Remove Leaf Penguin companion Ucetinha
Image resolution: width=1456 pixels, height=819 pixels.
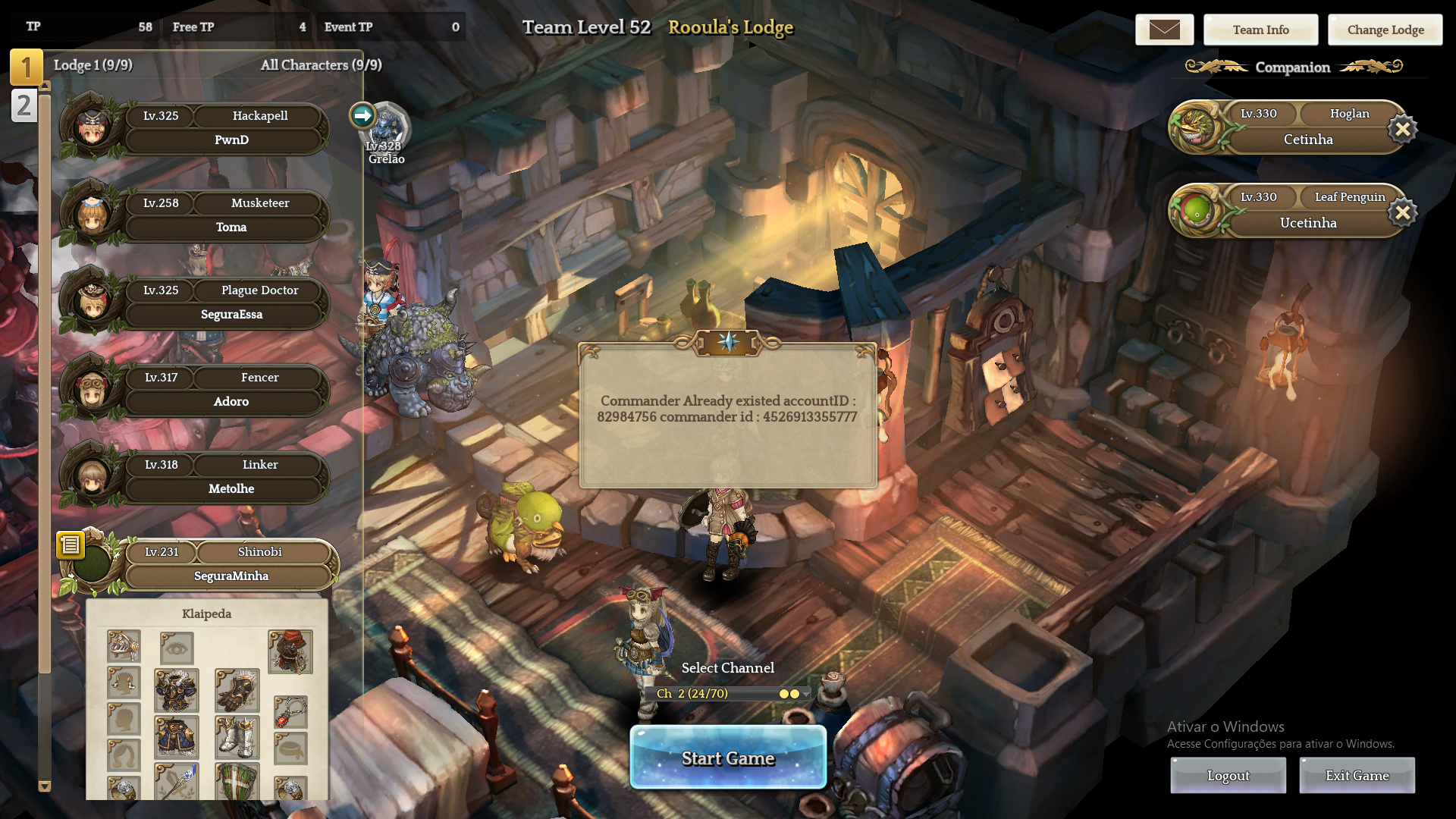[x=1402, y=212]
